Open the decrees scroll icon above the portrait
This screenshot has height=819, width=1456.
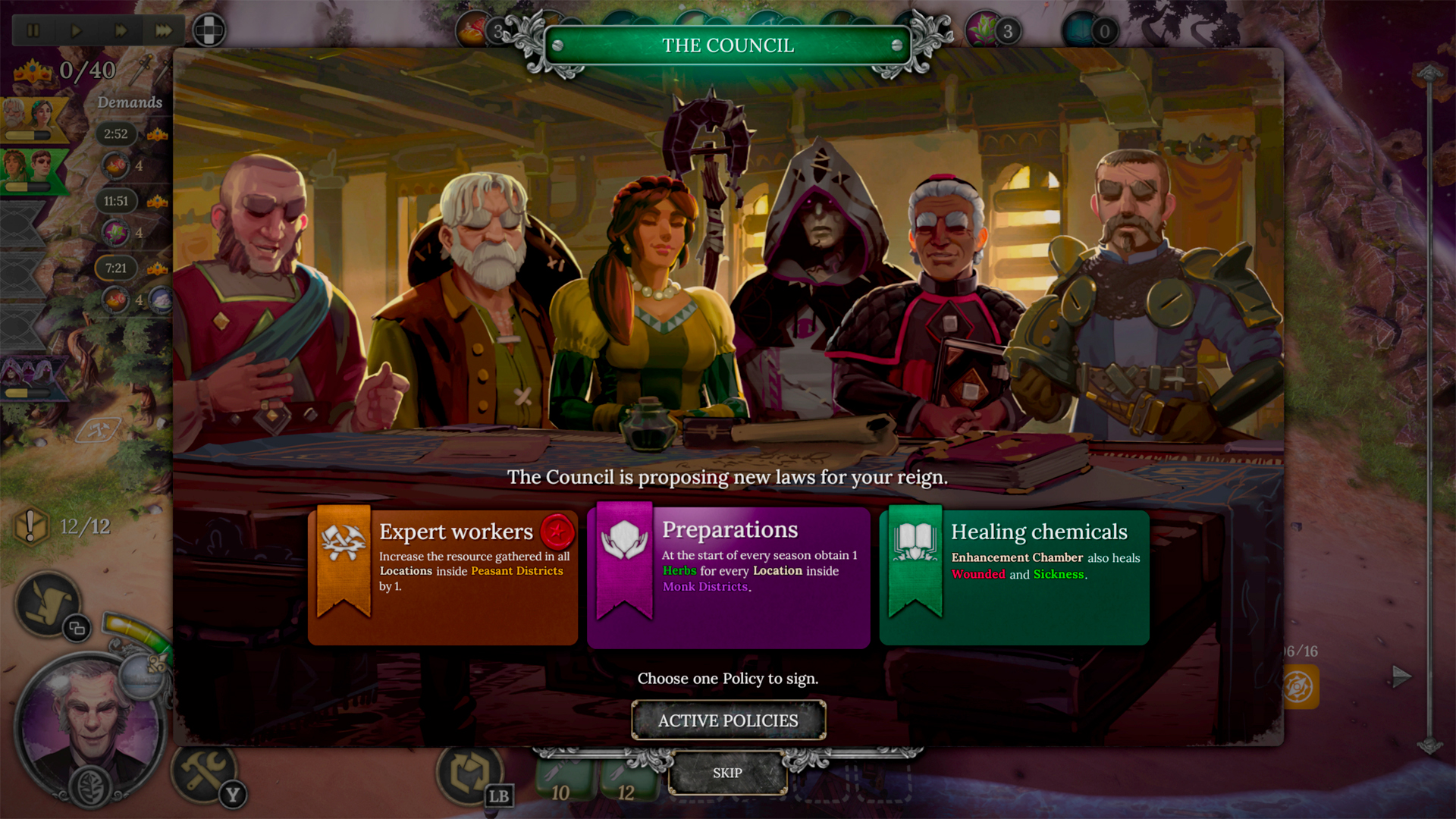click(47, 603)
